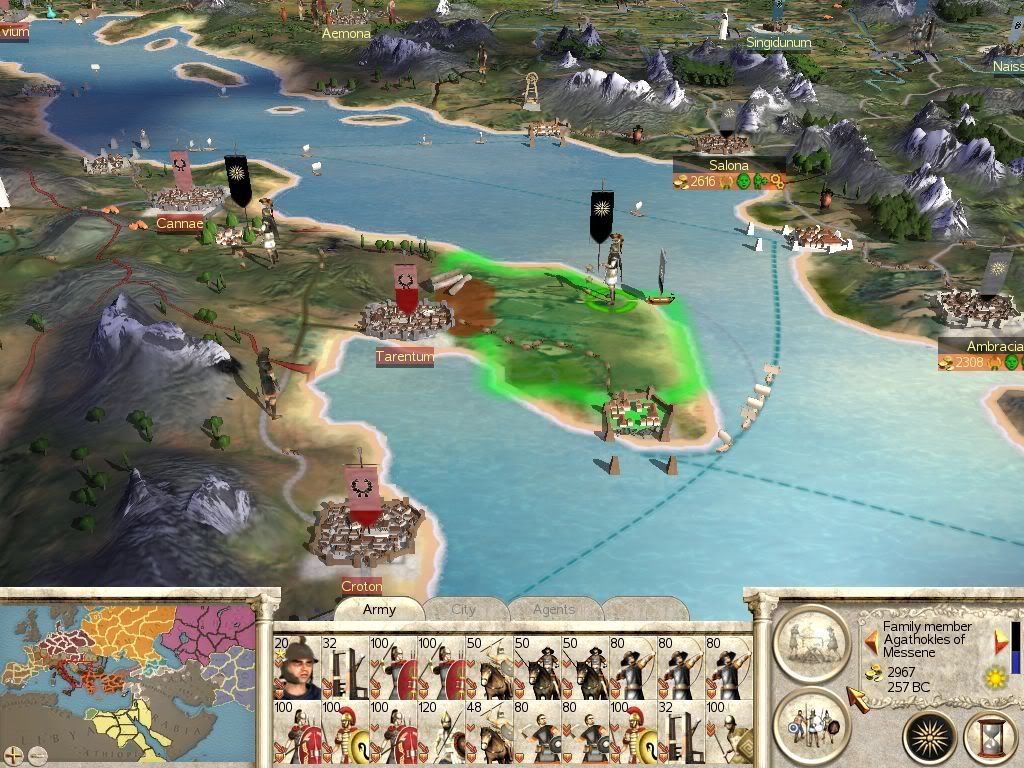Open the City tab
The width and height of the screenshot is (1024, 768).
(x=464, y=609)
